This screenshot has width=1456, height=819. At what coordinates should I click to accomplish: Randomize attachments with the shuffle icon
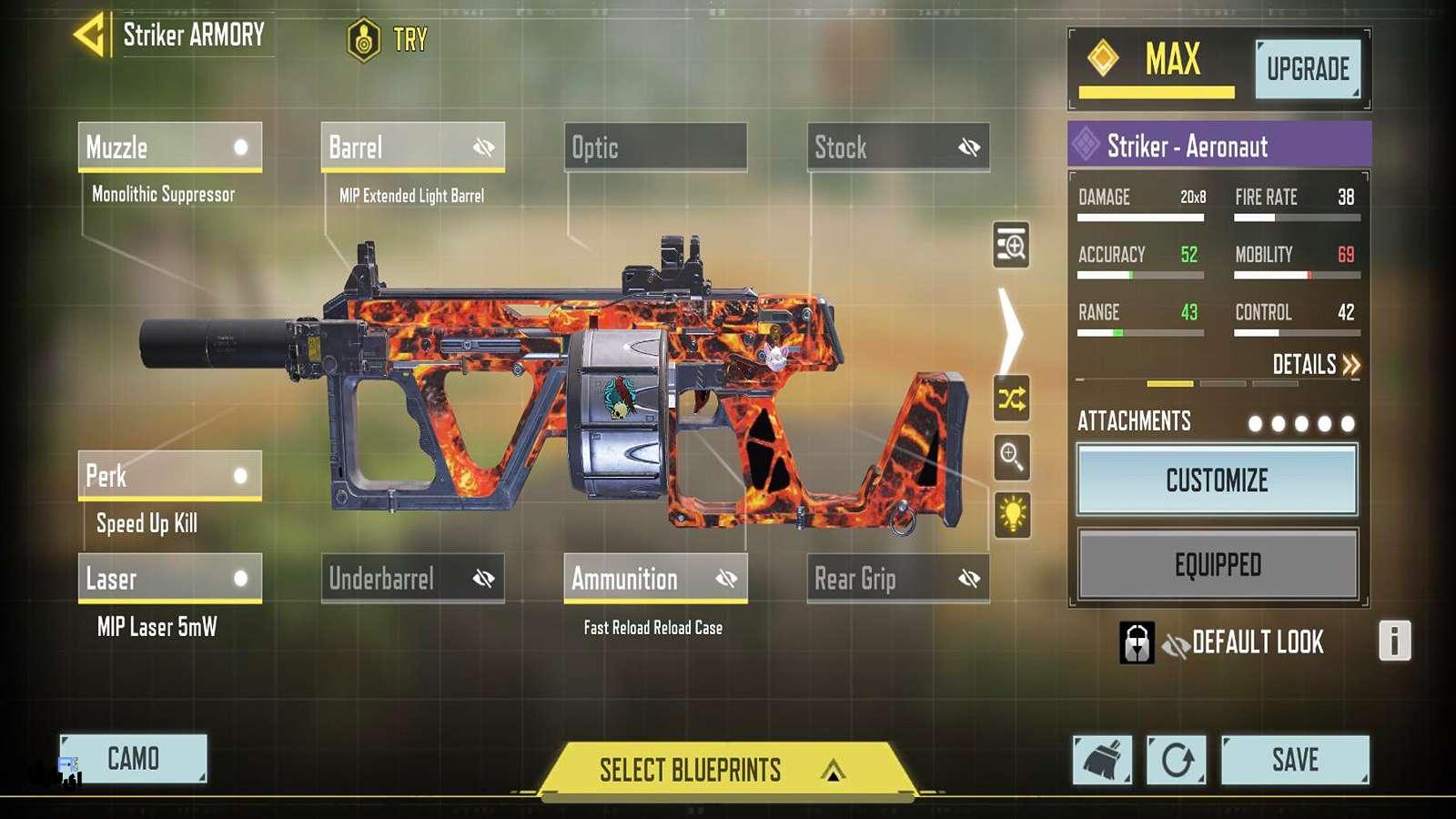[1012, 399]
